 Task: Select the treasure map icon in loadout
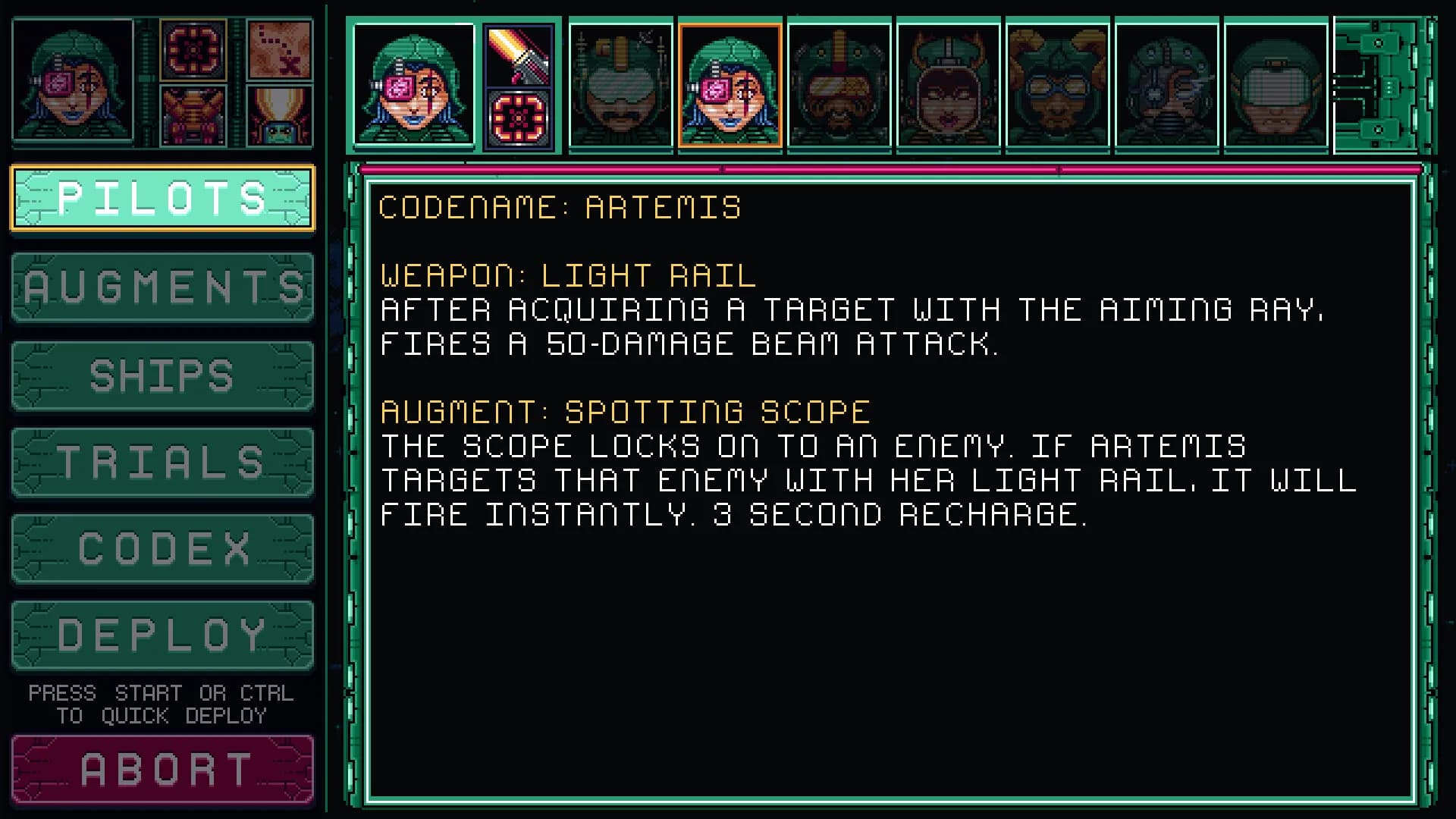[280, 50]
